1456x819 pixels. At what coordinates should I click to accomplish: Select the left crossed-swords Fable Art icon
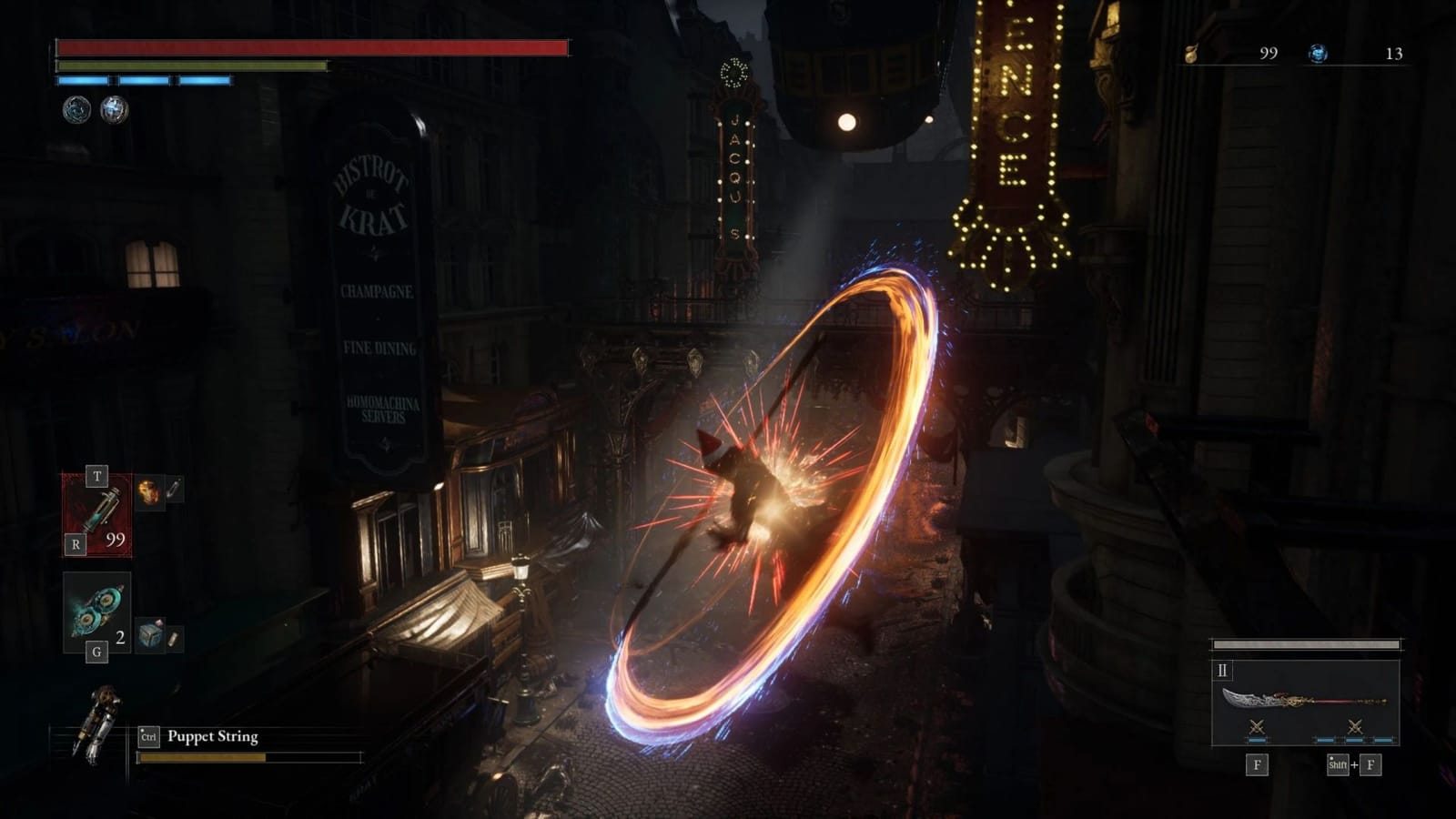click(x=1257, y=726)
